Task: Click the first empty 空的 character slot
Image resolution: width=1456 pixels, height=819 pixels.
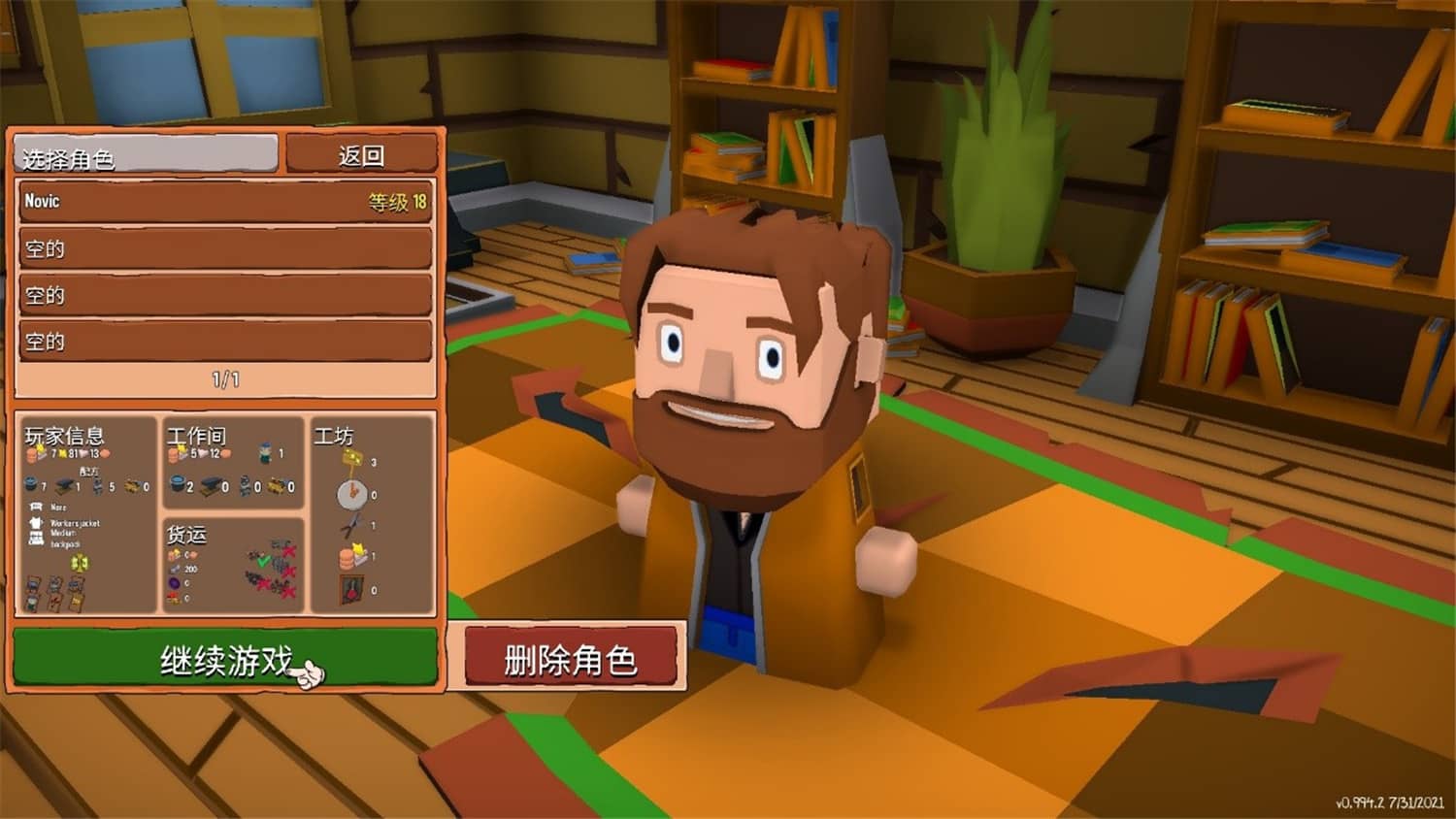Action: (223, 248)
